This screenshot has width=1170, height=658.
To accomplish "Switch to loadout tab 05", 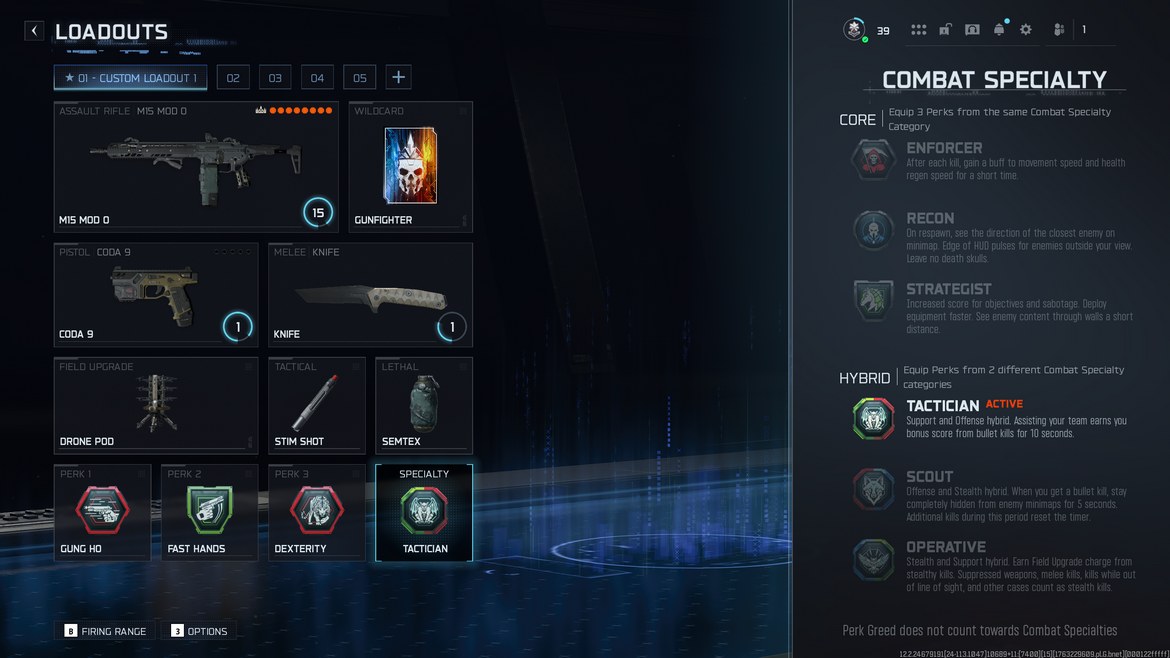I will 360,78.
